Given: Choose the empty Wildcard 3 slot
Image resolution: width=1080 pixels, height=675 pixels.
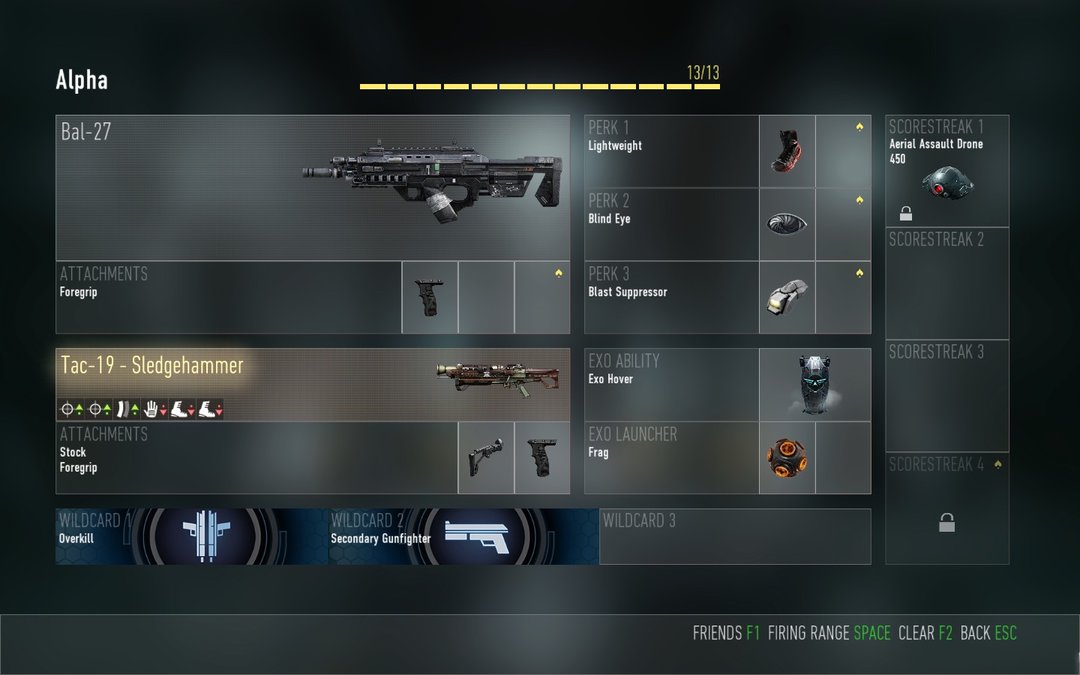Looking at the screenshot, I should tap(735, 537).
